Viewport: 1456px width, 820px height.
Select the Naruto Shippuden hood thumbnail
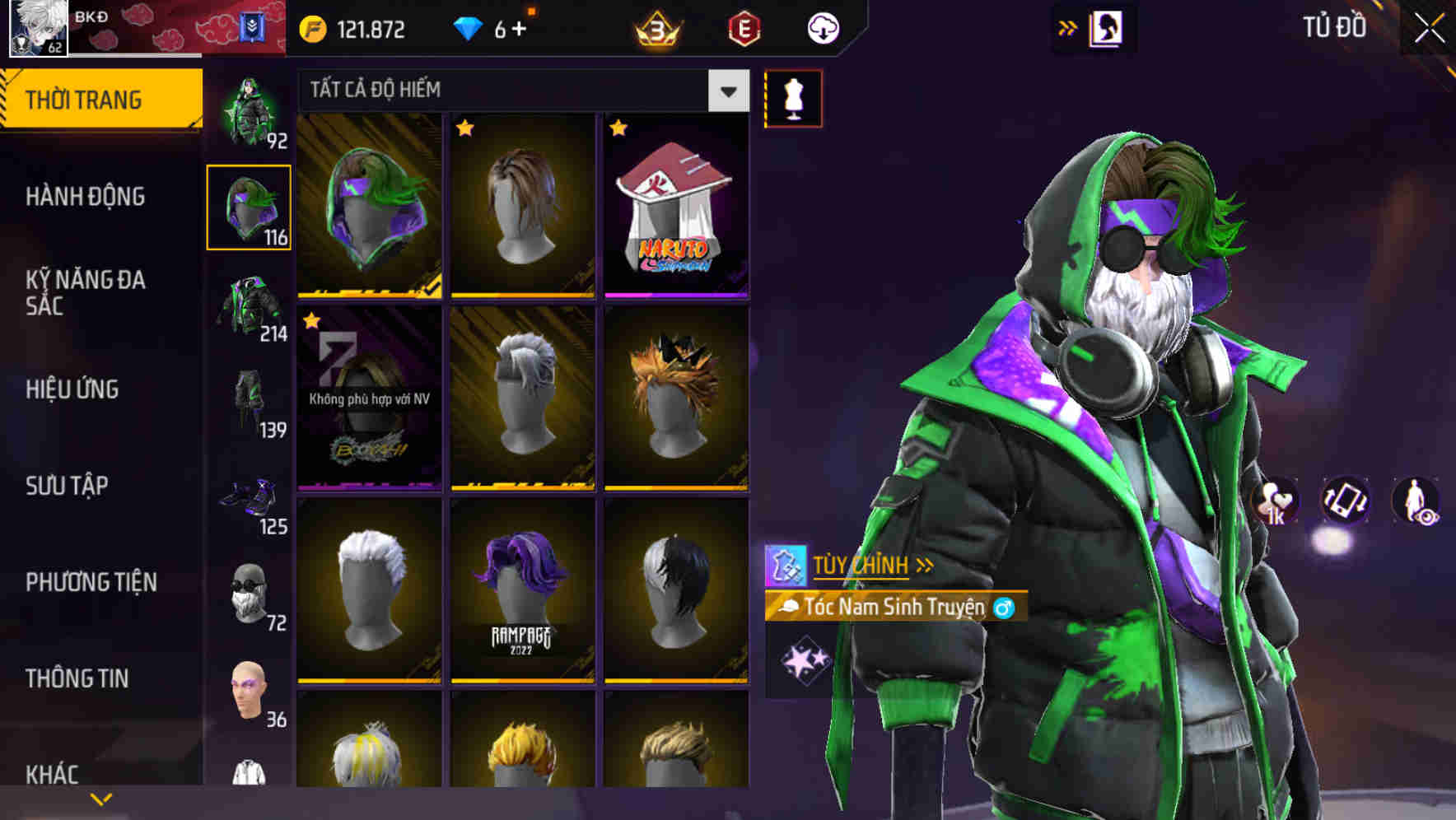[677, 206]
